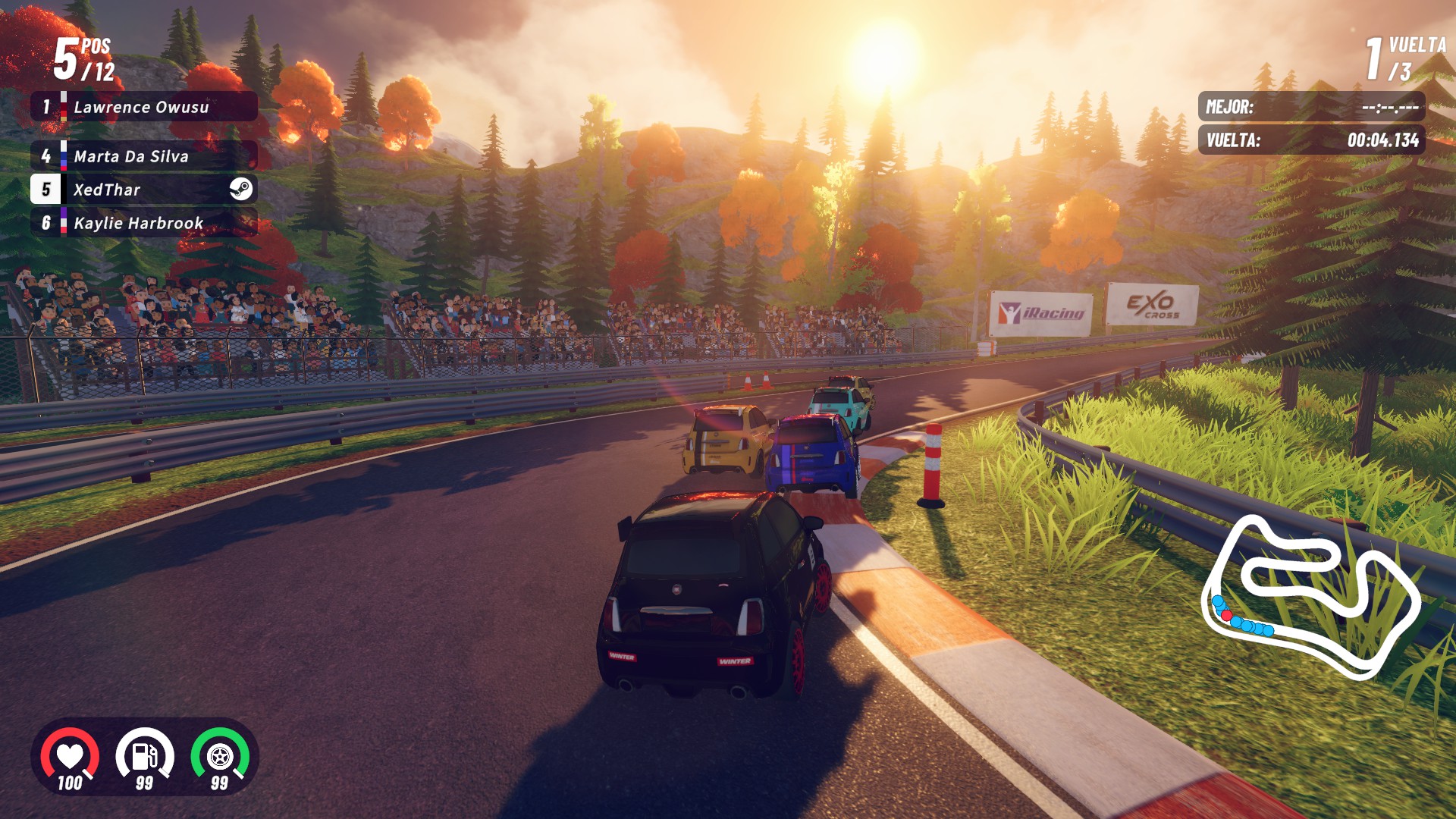Choose Kaylie Harbrook in the standings list
This screenshot has height=819, width=1456.
(143, 223)
